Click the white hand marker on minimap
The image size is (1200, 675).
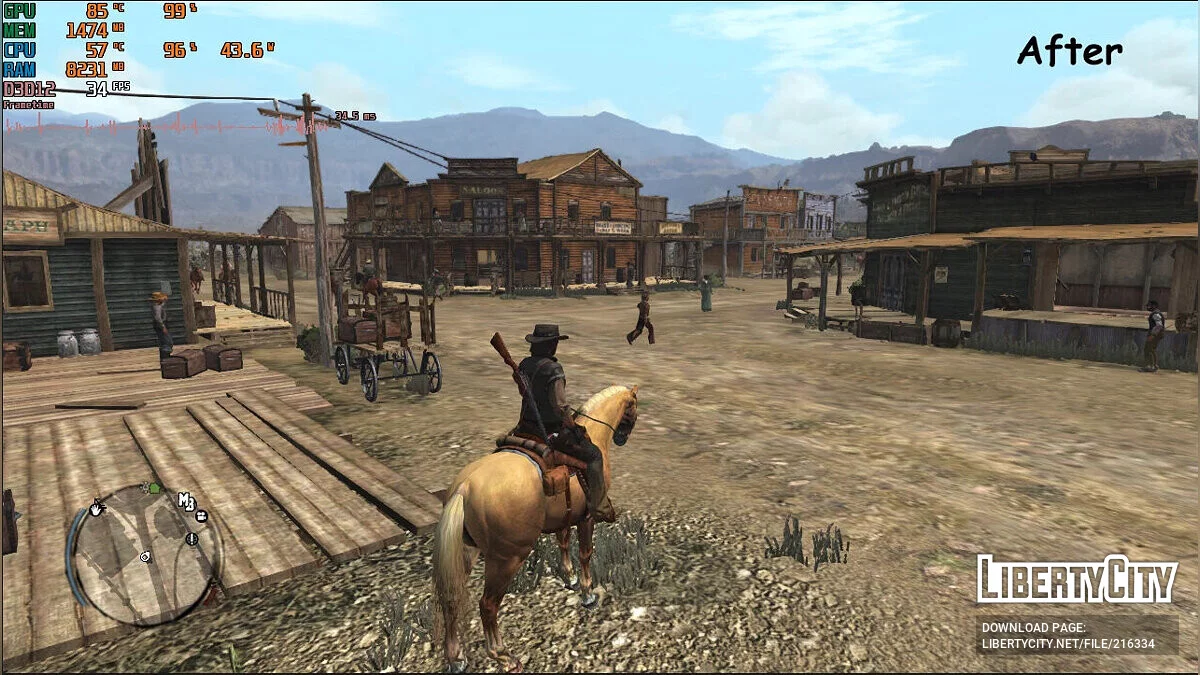[97, 509]
